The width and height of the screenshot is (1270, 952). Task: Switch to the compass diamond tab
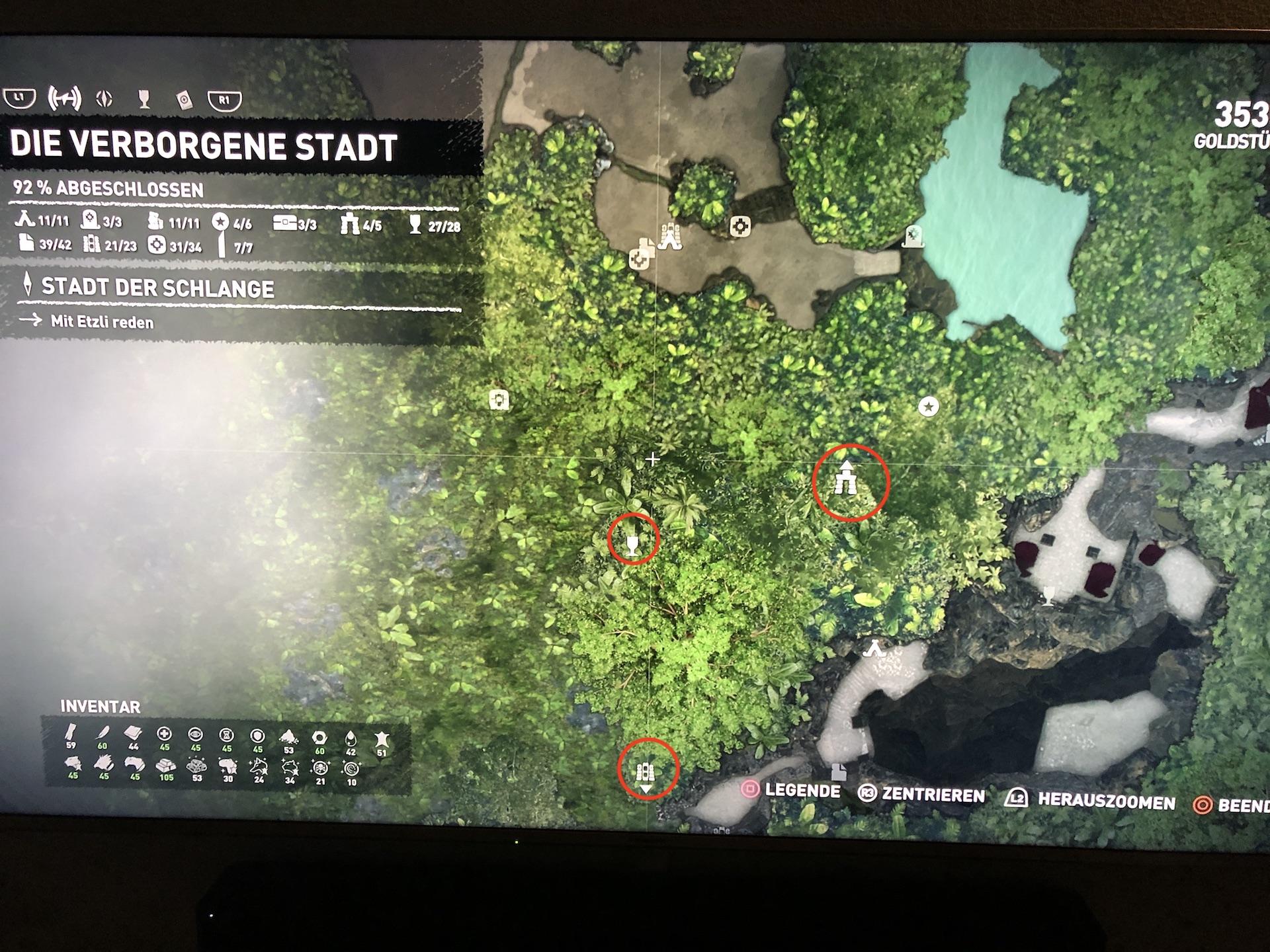105,99
